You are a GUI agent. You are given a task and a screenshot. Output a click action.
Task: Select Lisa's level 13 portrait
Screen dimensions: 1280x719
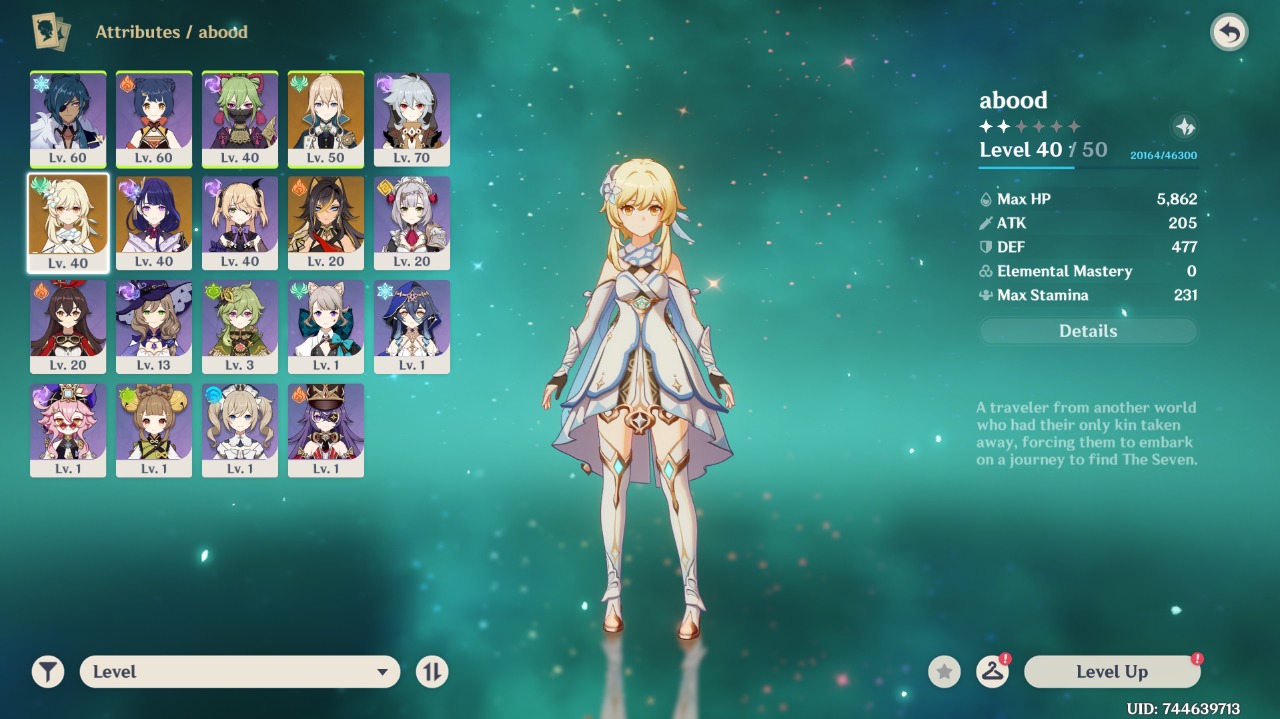[154, 327]
